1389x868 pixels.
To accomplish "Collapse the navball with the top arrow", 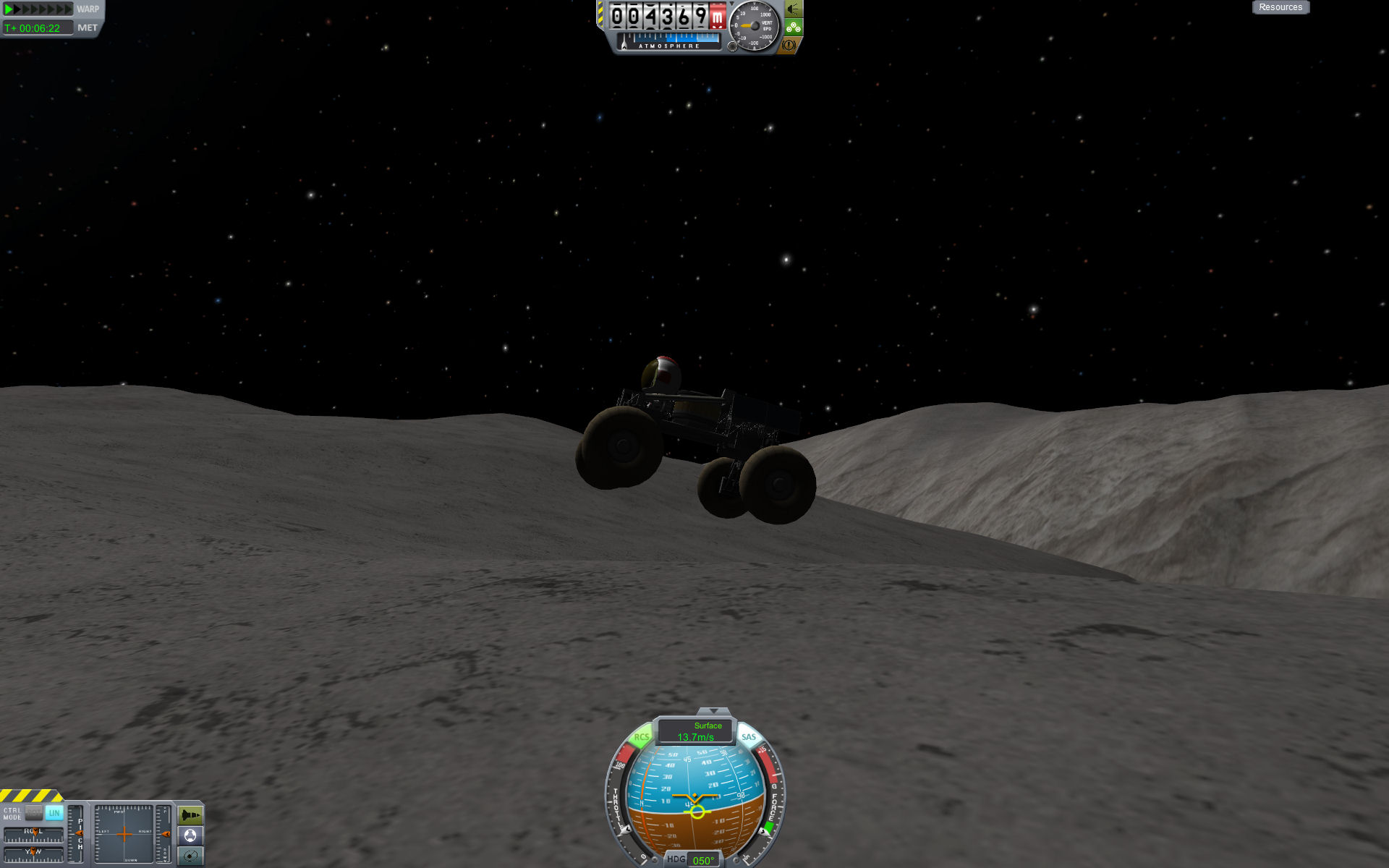I will (x=713, y=711).
